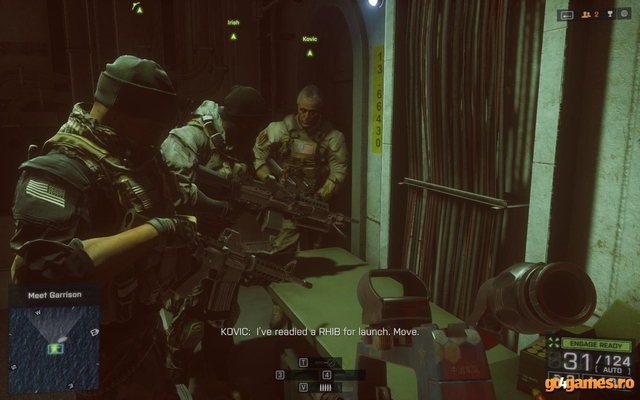Image resolution: width=640 pixels, height=400 pixels.
Task: Select the knife weapon slot
Action: pos(326,361)
